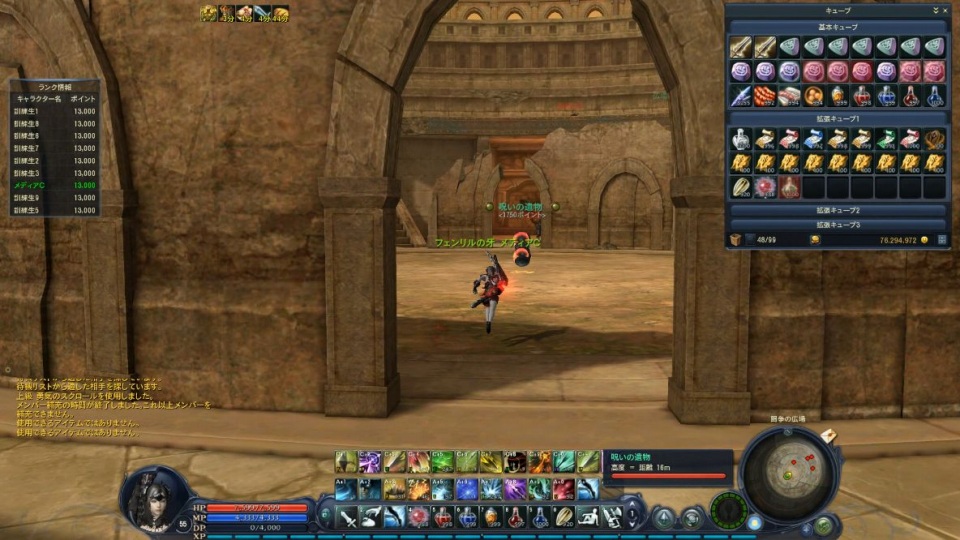Click the cube box icon at inventory bottom
Image resolution: width=960 pixels, height=540 pixels.
pyautogui.click(x=734, y=240)
